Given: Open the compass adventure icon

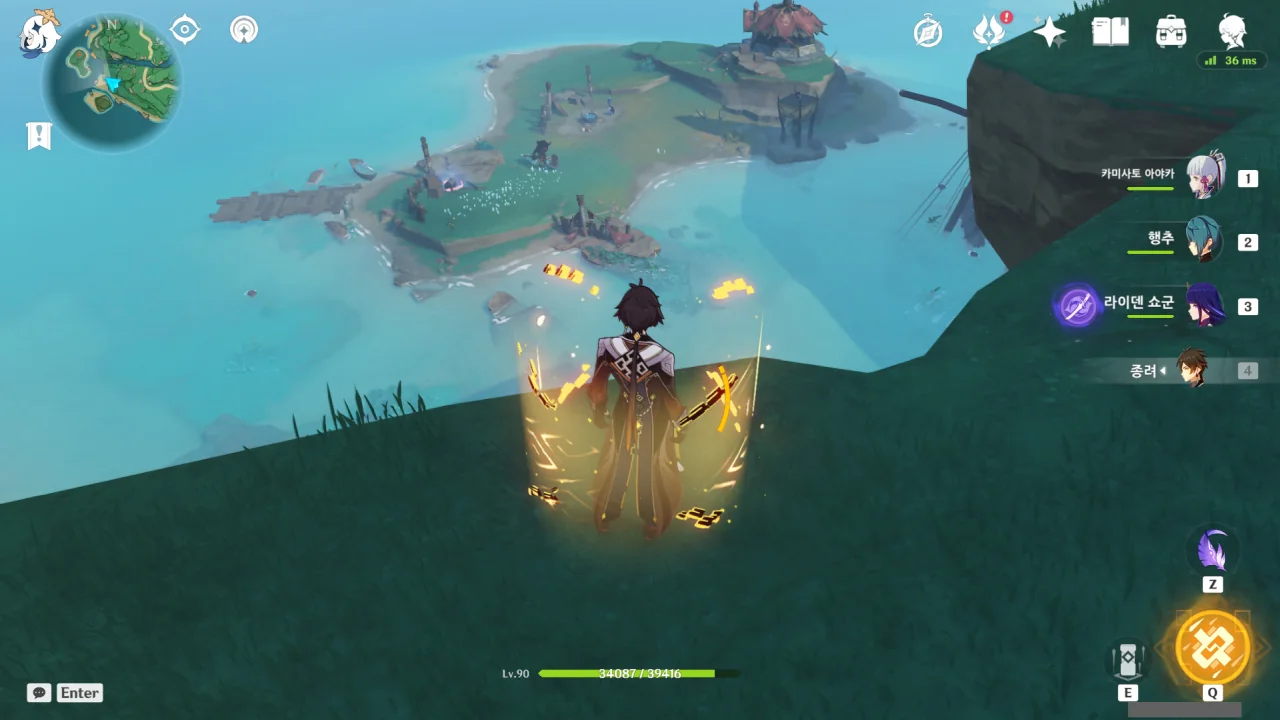Looking at the screenshot, I should [928, 32].
